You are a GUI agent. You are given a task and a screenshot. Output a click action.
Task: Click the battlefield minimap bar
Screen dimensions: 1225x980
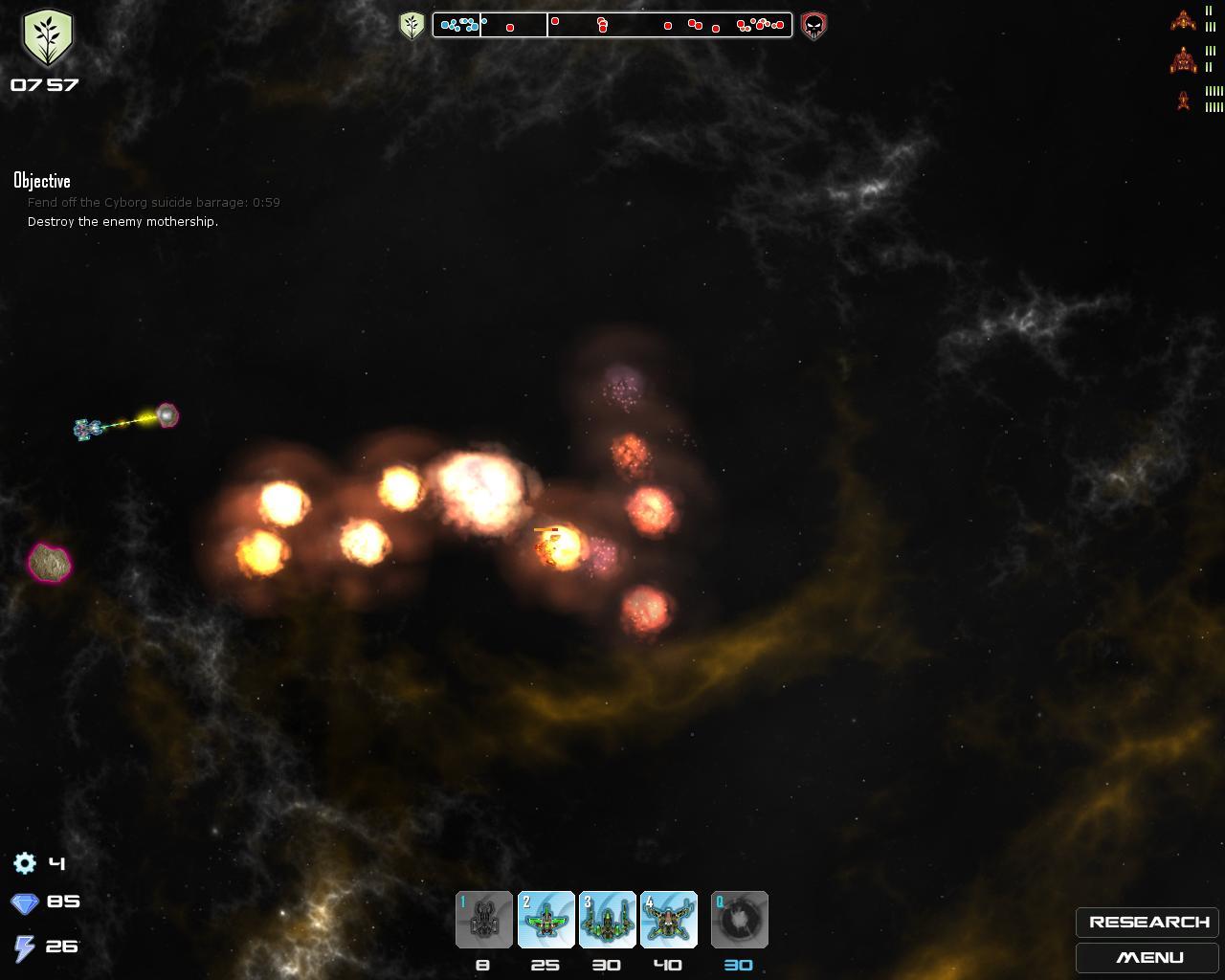(612, 25)
